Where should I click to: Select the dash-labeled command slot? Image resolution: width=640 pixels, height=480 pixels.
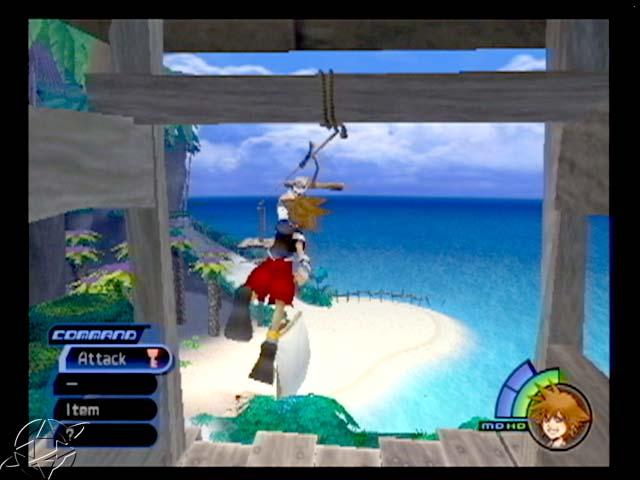(x=105, y=384)
